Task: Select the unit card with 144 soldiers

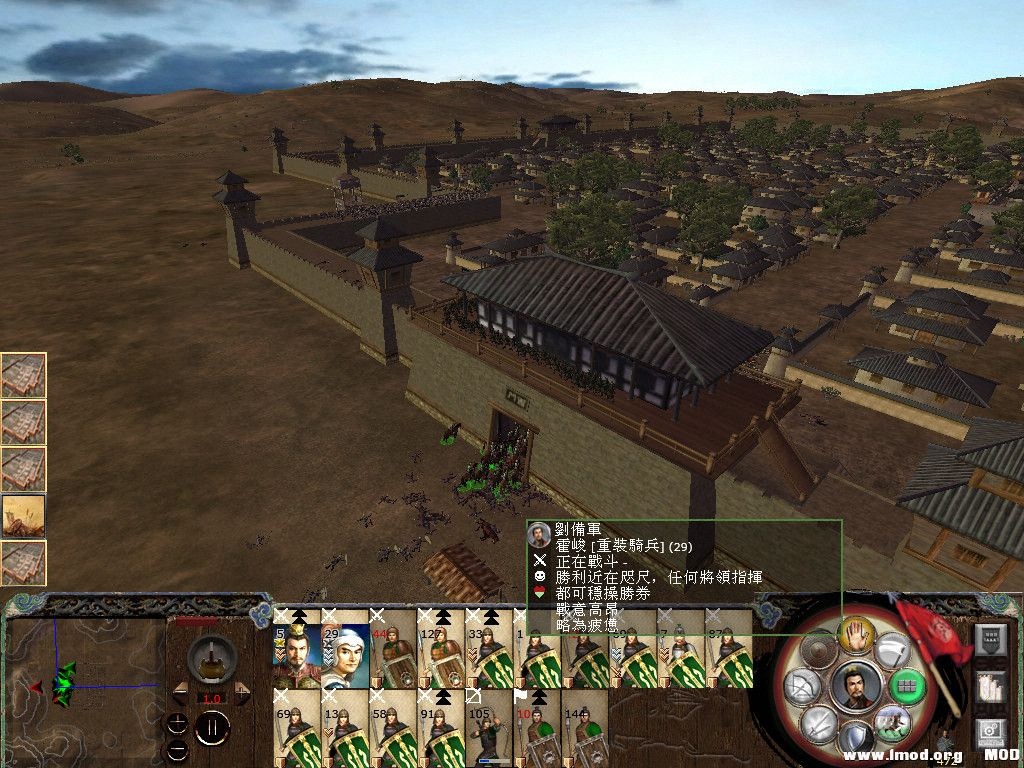Action: [x=584, y=732]
